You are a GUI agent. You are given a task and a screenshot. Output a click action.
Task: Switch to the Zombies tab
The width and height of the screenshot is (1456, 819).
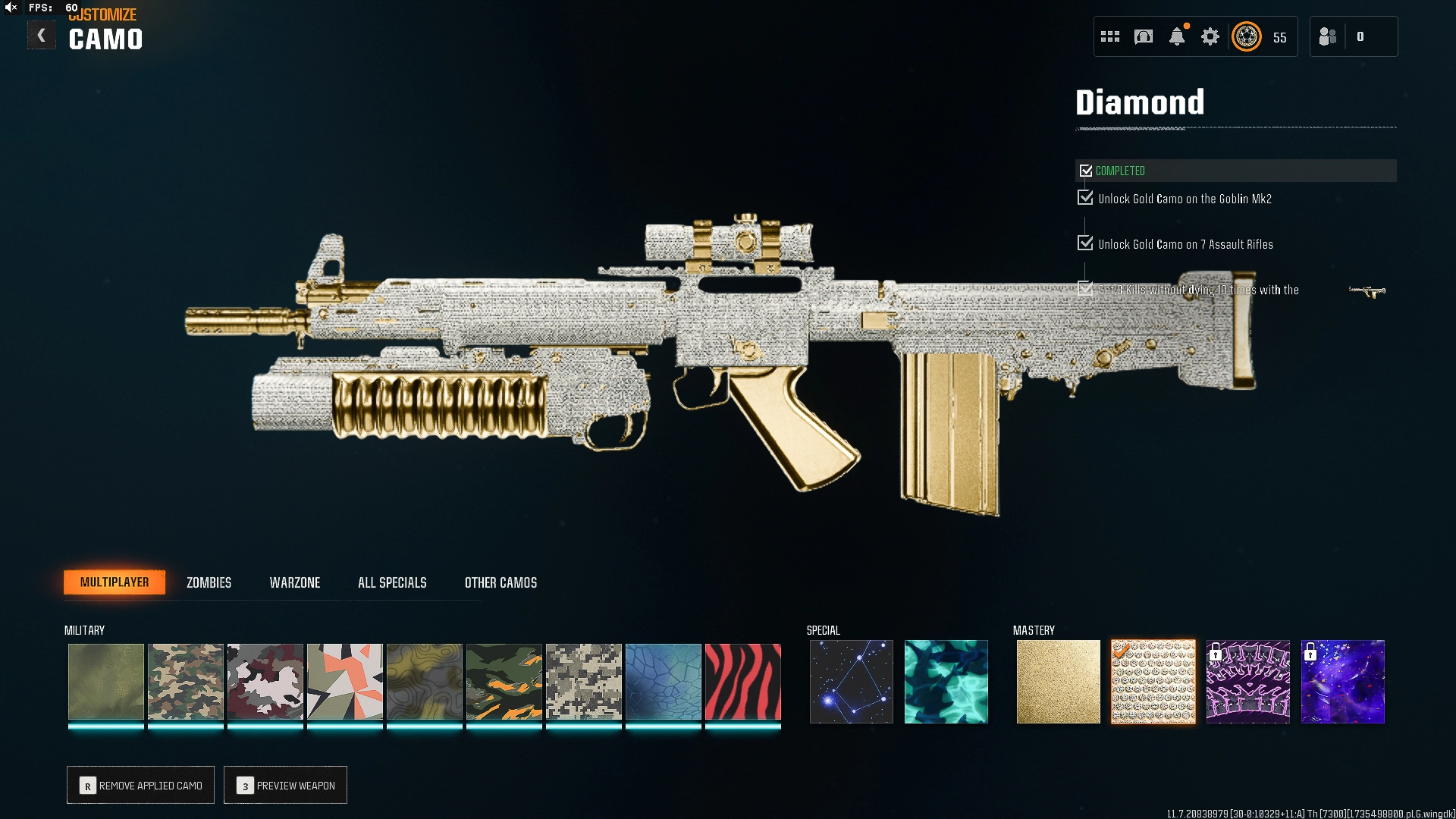pyautogui.click(x=209, y=582)
